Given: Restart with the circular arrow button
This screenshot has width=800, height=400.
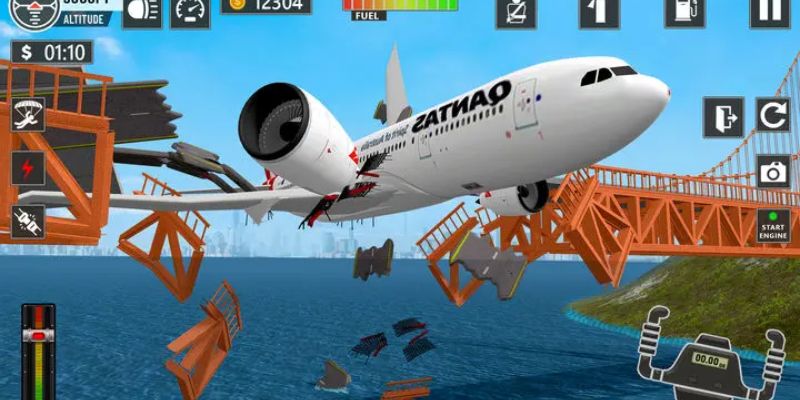Looking at the screenshot, I should point(773,116).
